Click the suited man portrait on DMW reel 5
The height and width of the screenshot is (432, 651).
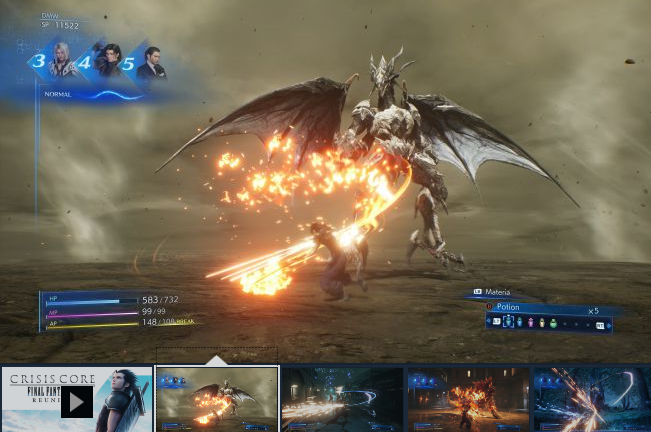click(152, 64)
